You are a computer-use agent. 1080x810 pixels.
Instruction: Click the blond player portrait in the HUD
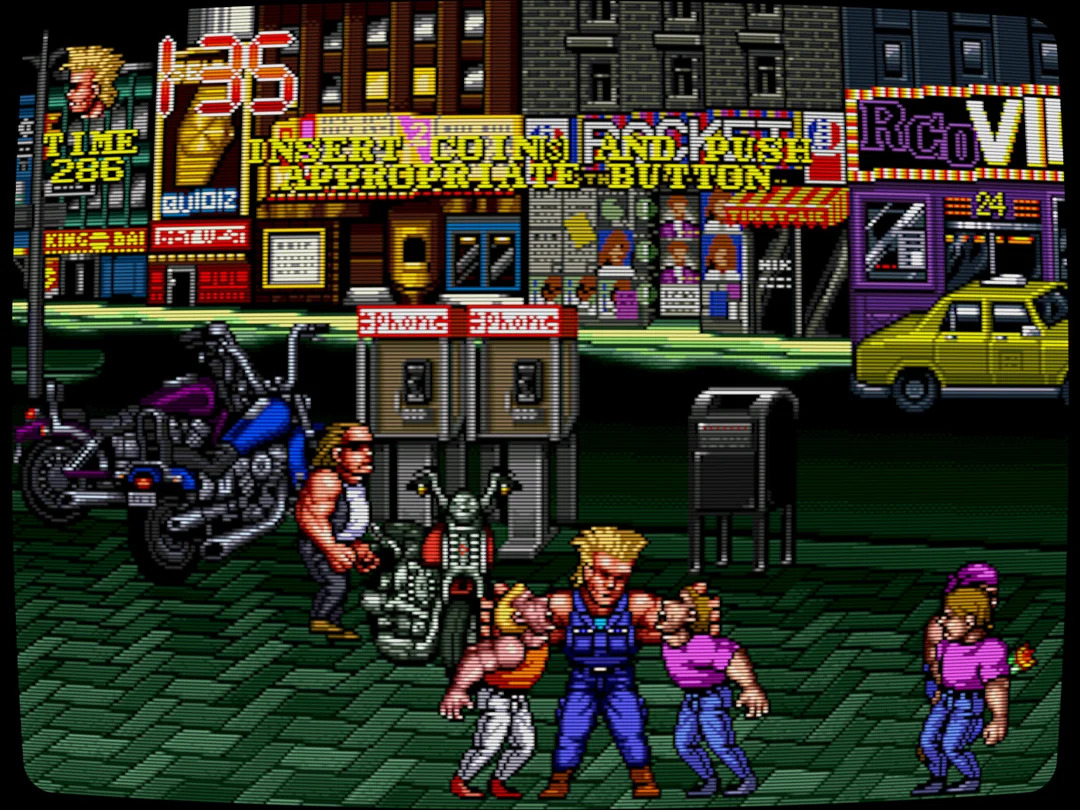pyautogui.click(x=91, y=80)
